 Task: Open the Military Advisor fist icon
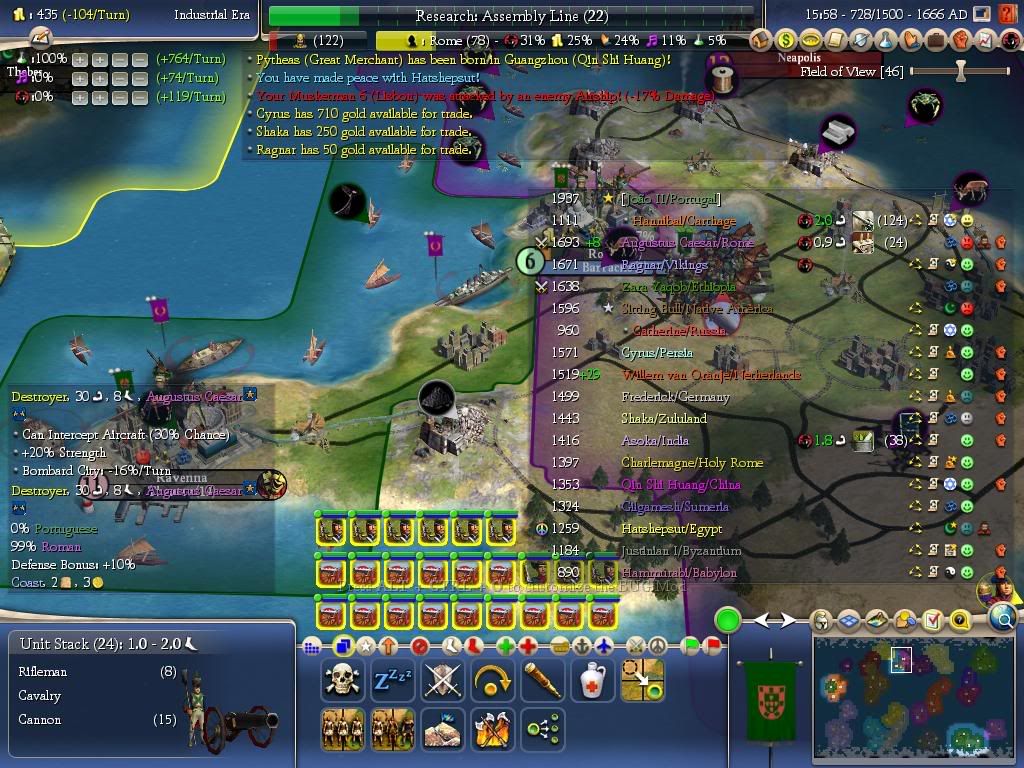pos(960,40)
